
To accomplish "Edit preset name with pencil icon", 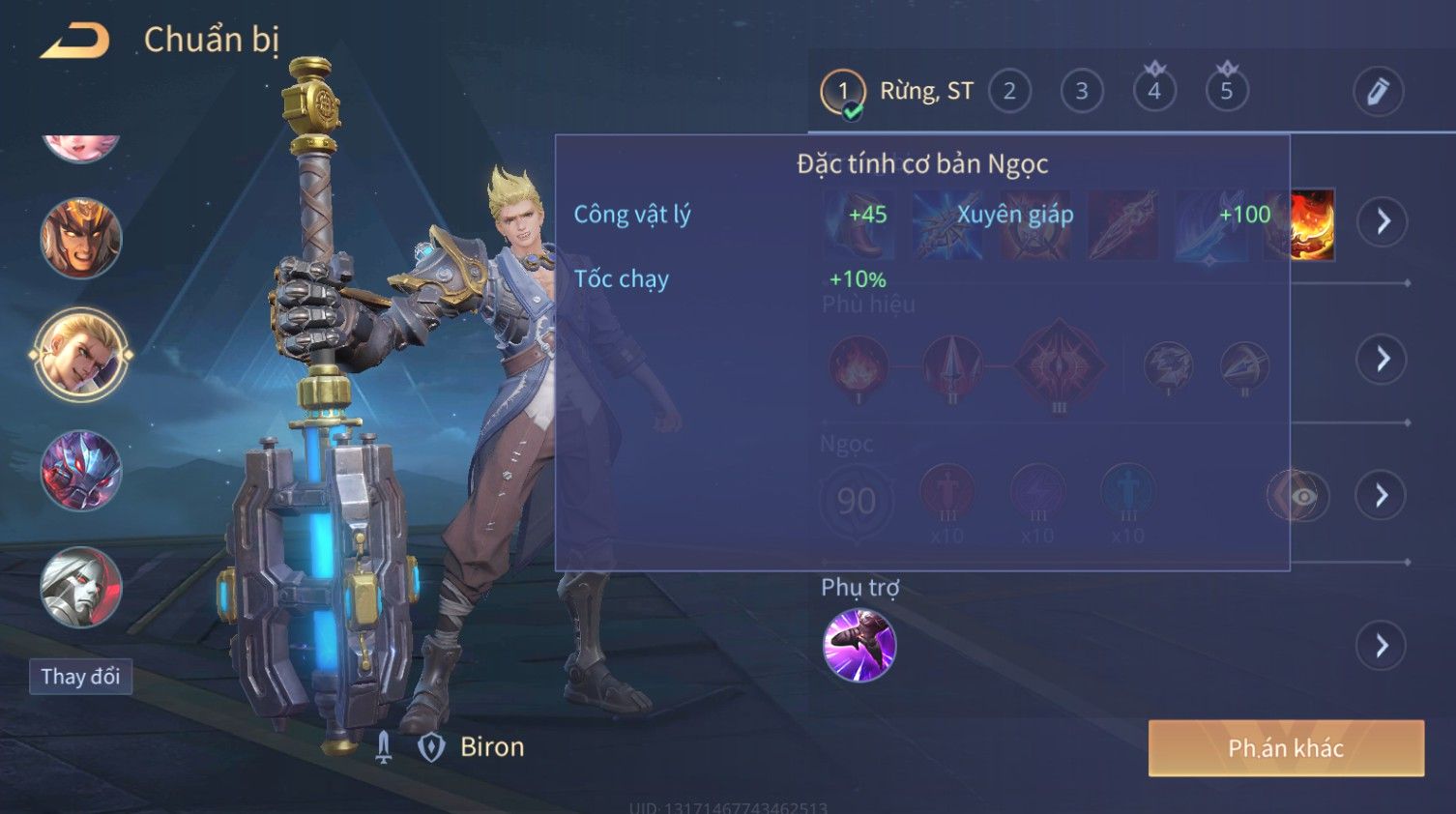I will 1378,92.
